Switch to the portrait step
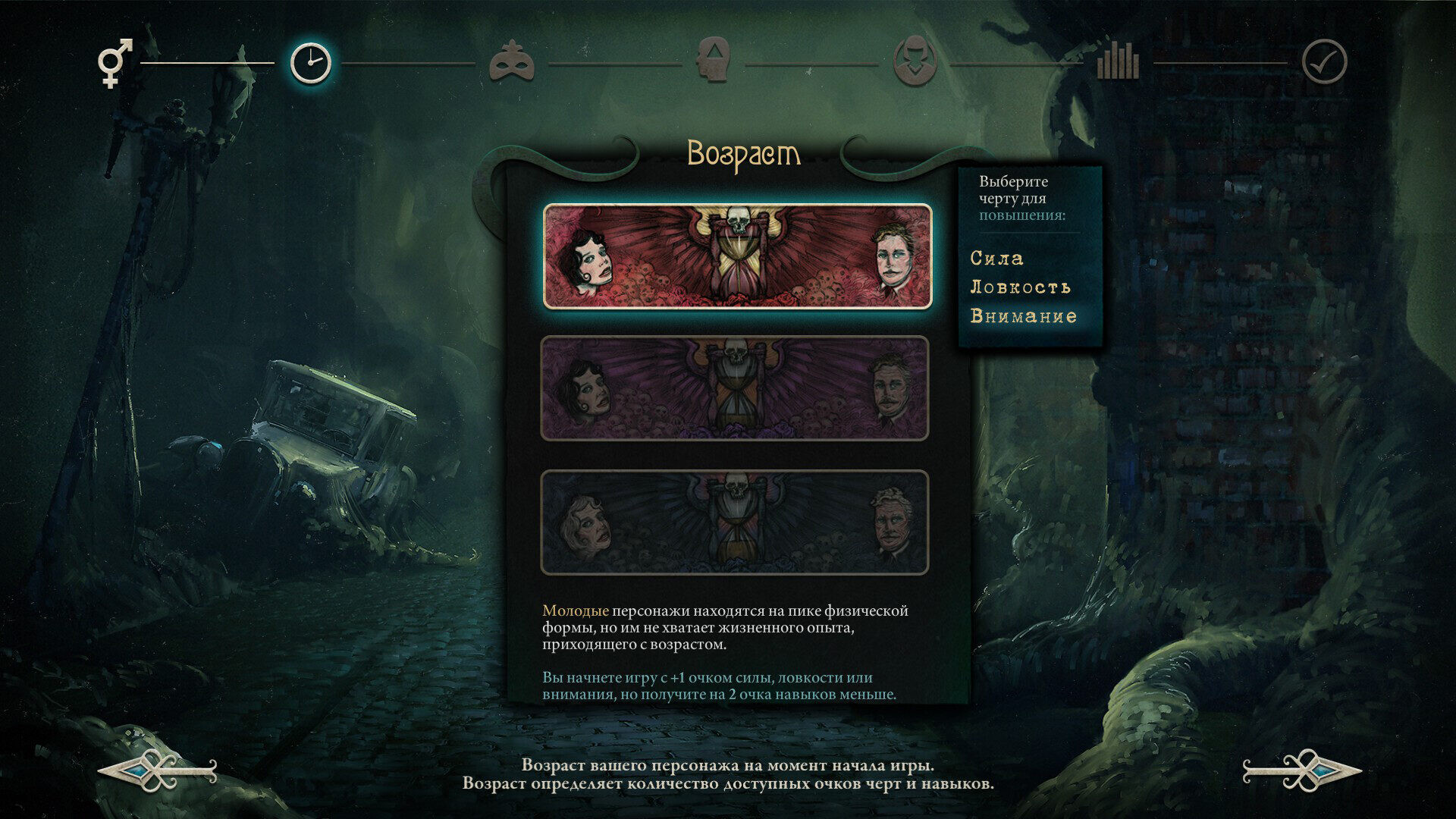The width and height of the screenshot is (1456, 819). pos(915,61)
